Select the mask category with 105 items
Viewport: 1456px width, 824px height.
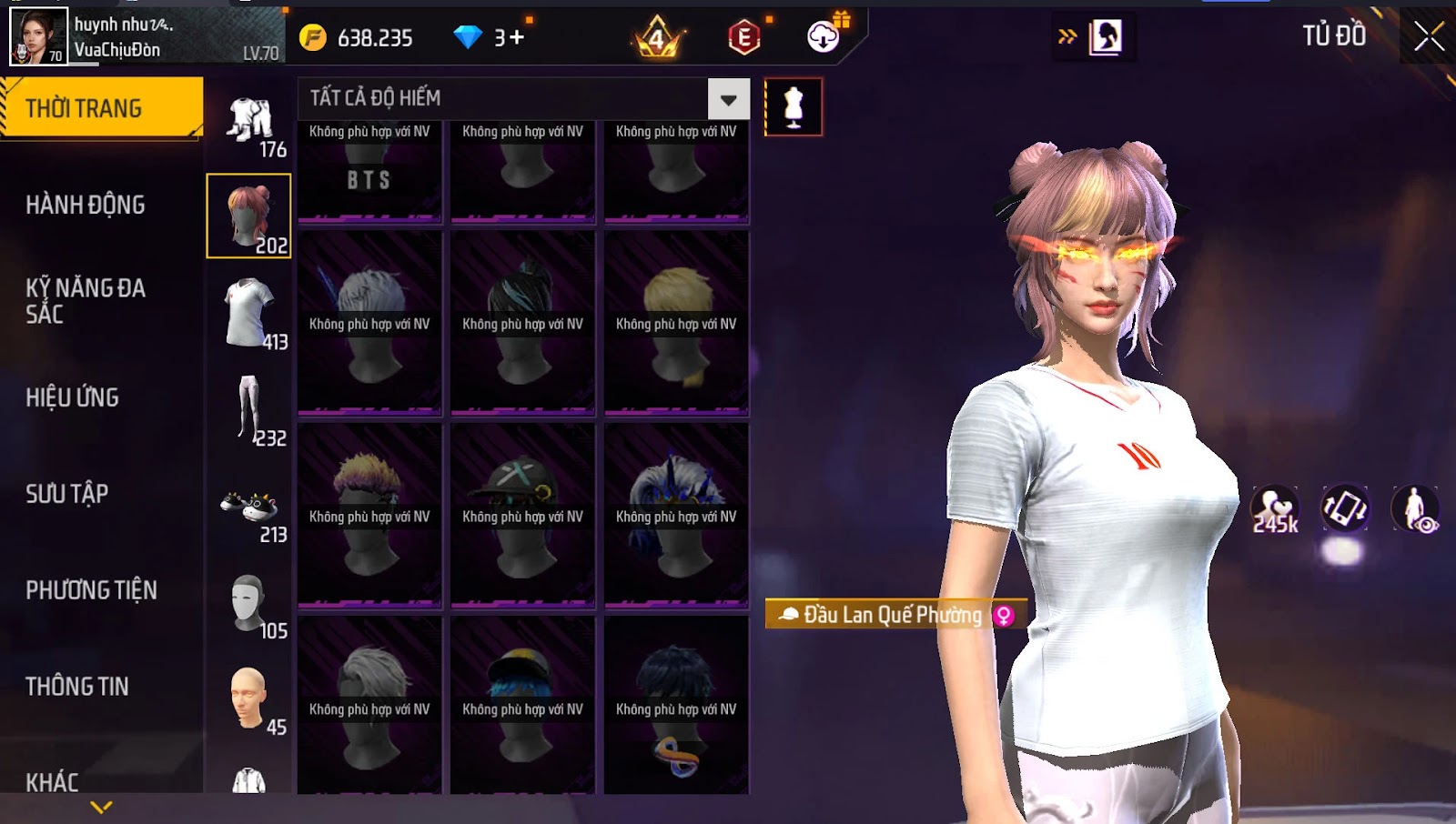tap(249, 605)
